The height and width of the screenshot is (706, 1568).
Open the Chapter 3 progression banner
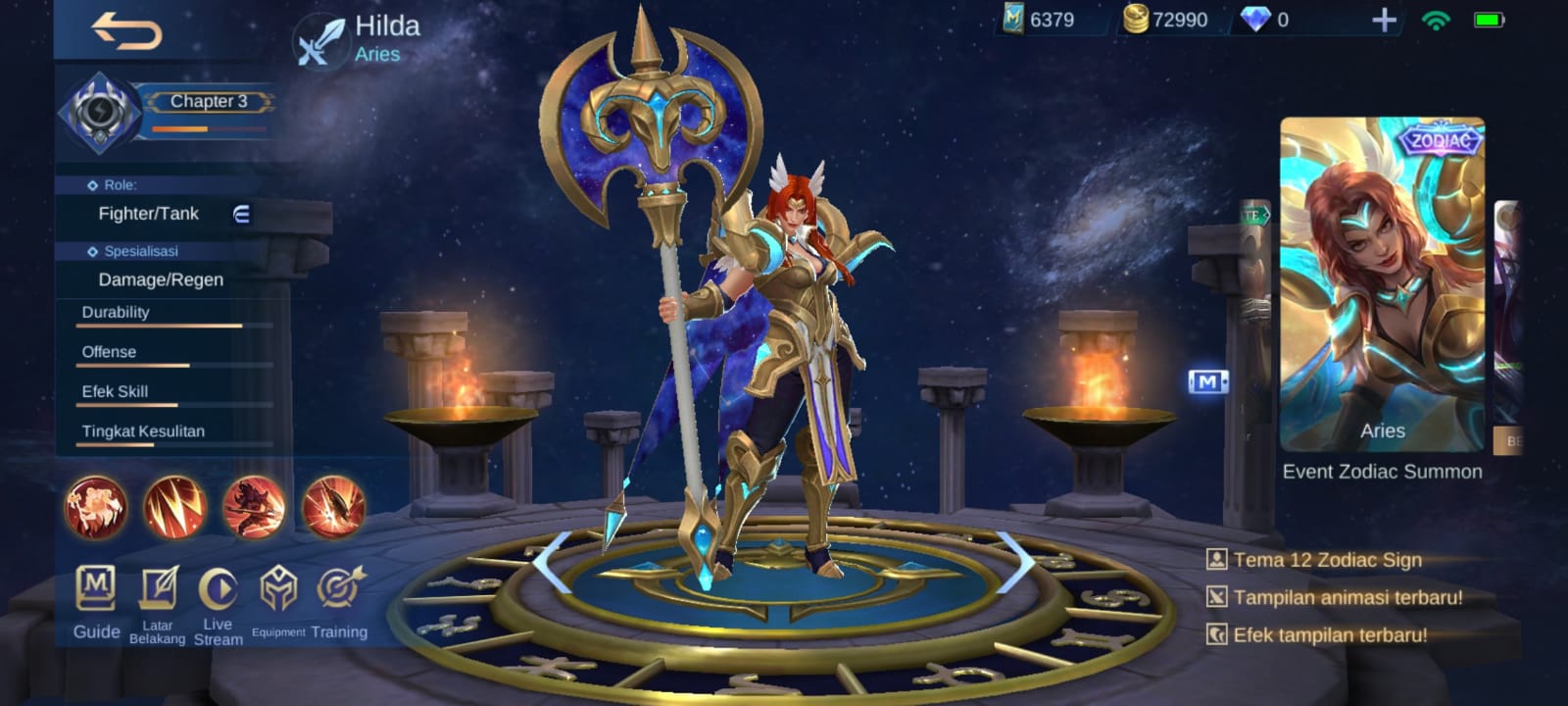pyautogui.click(x=209, y=100)
